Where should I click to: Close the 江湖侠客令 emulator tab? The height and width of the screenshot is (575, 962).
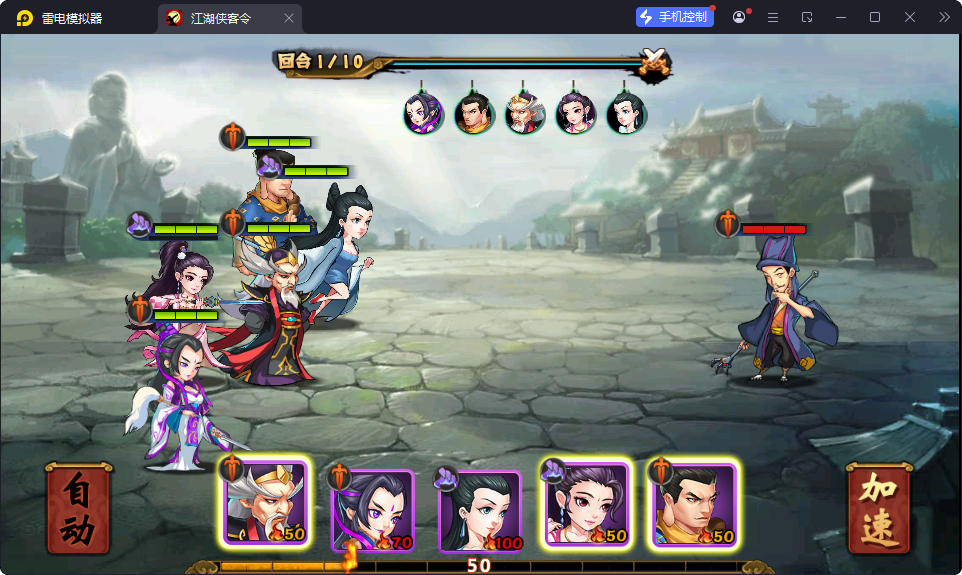coord(289,18)
